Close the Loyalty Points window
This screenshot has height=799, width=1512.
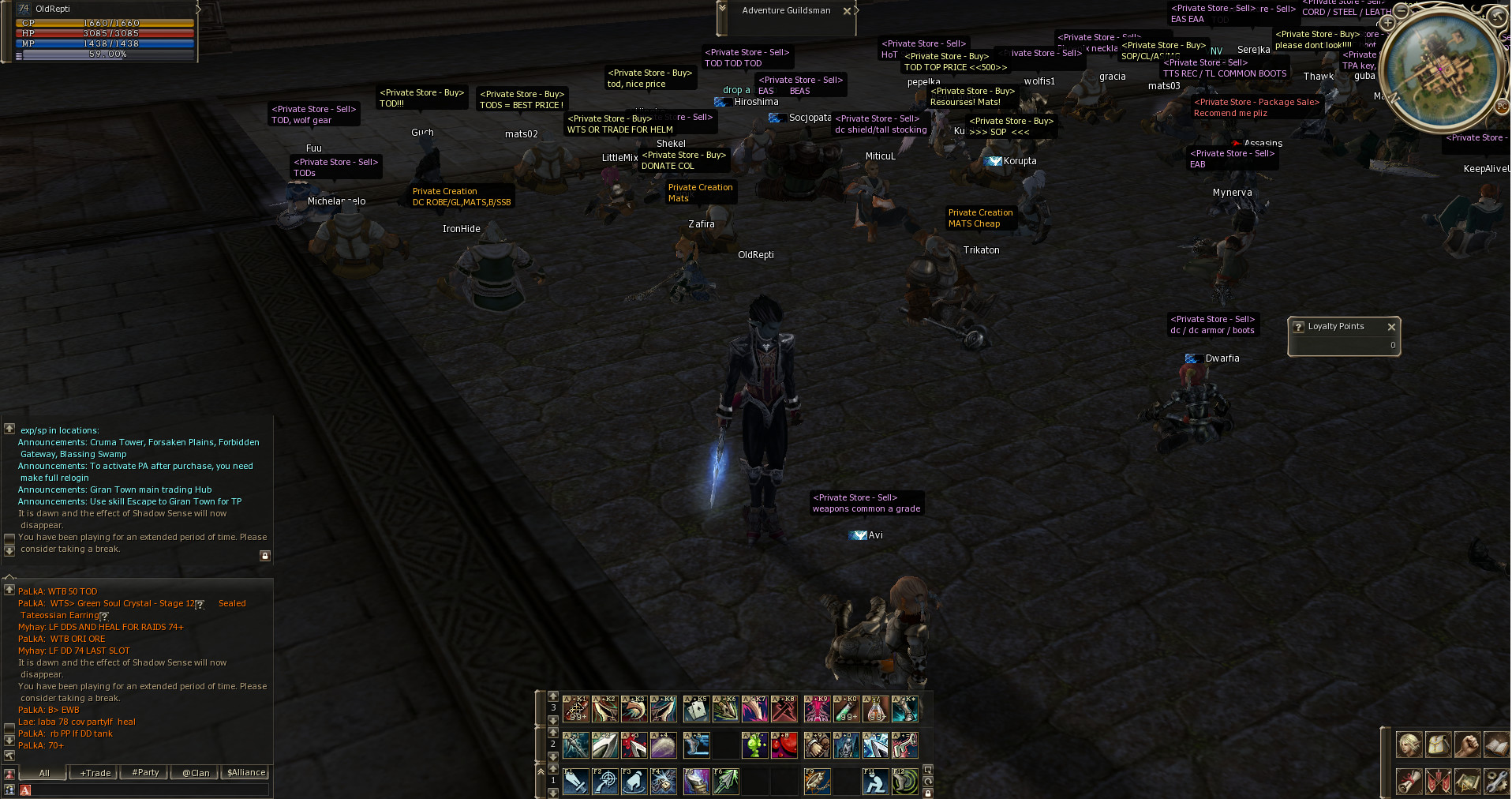[x=1391, y=327]
